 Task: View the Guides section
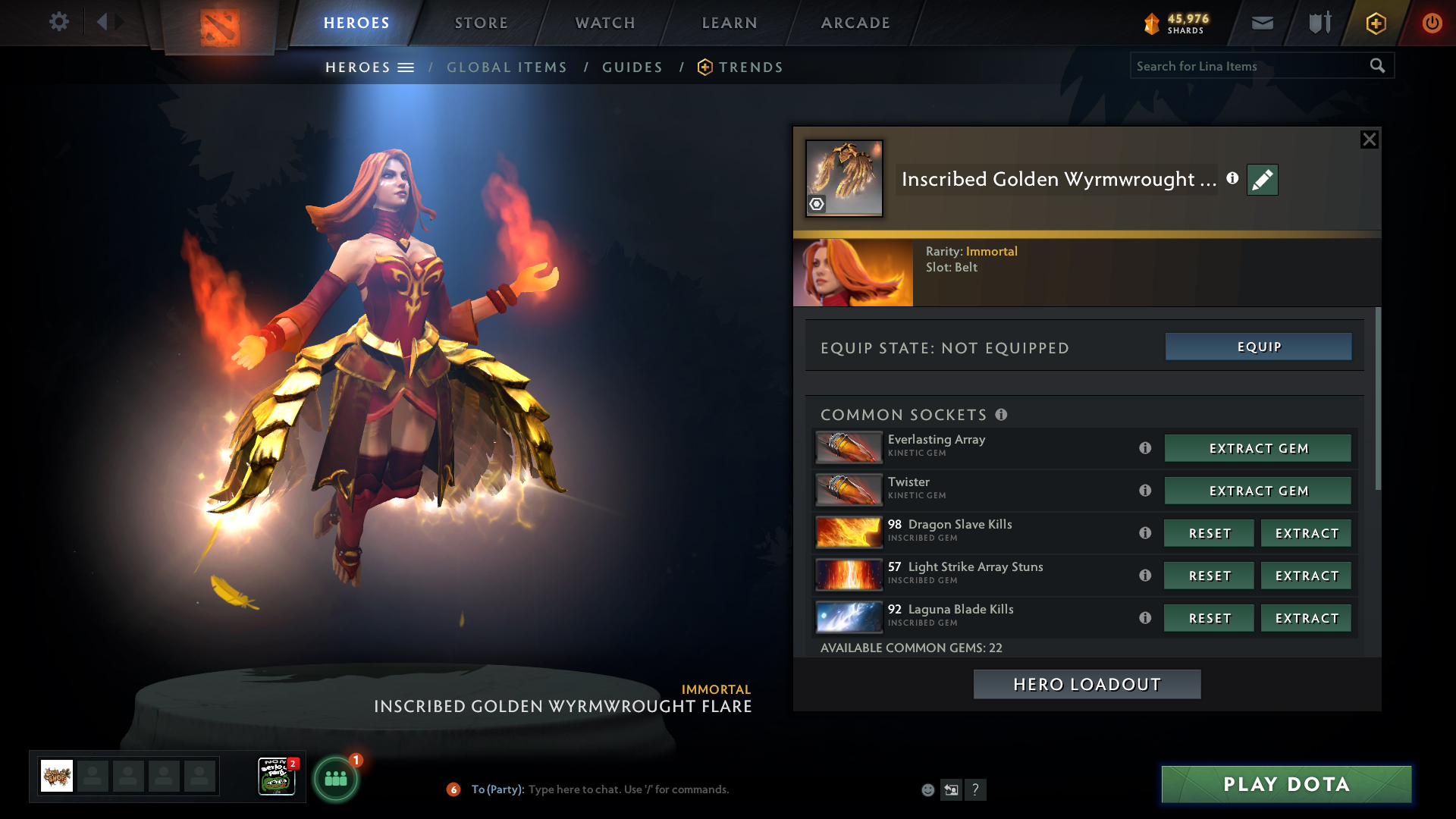coord(632,67)
